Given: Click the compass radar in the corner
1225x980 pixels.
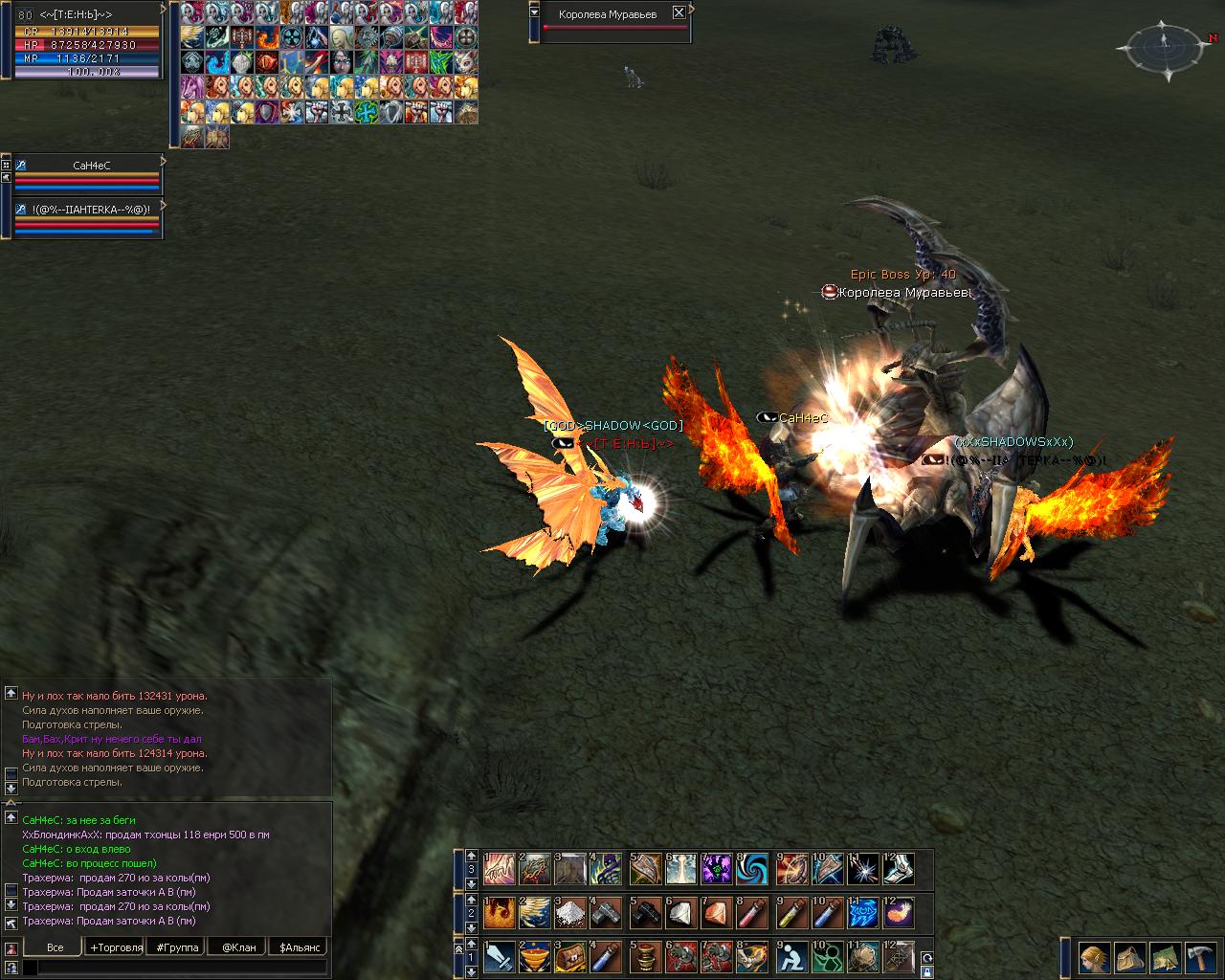Looking at the screenshot, I should [x=1166, y=45].
